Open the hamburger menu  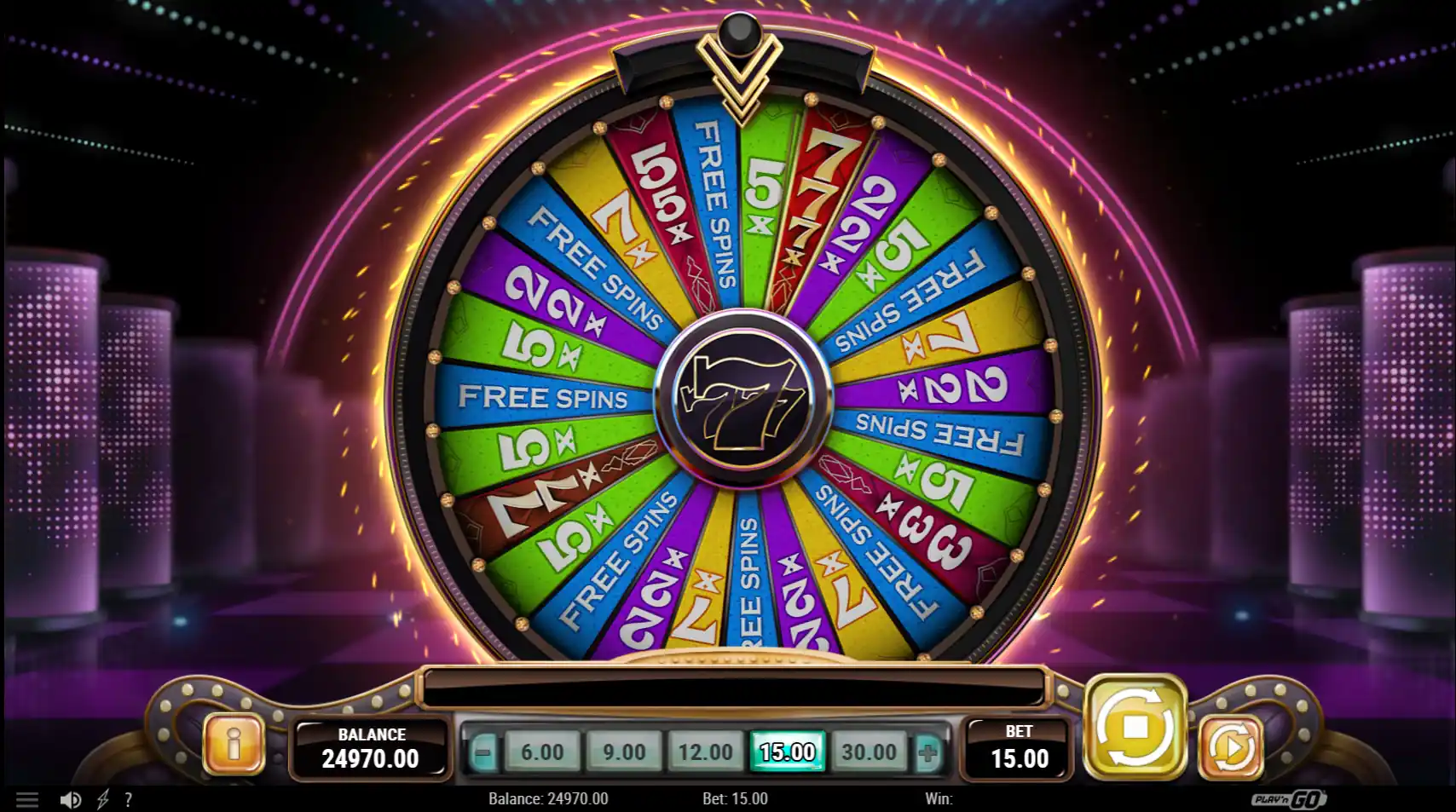[x=27, y=799]
